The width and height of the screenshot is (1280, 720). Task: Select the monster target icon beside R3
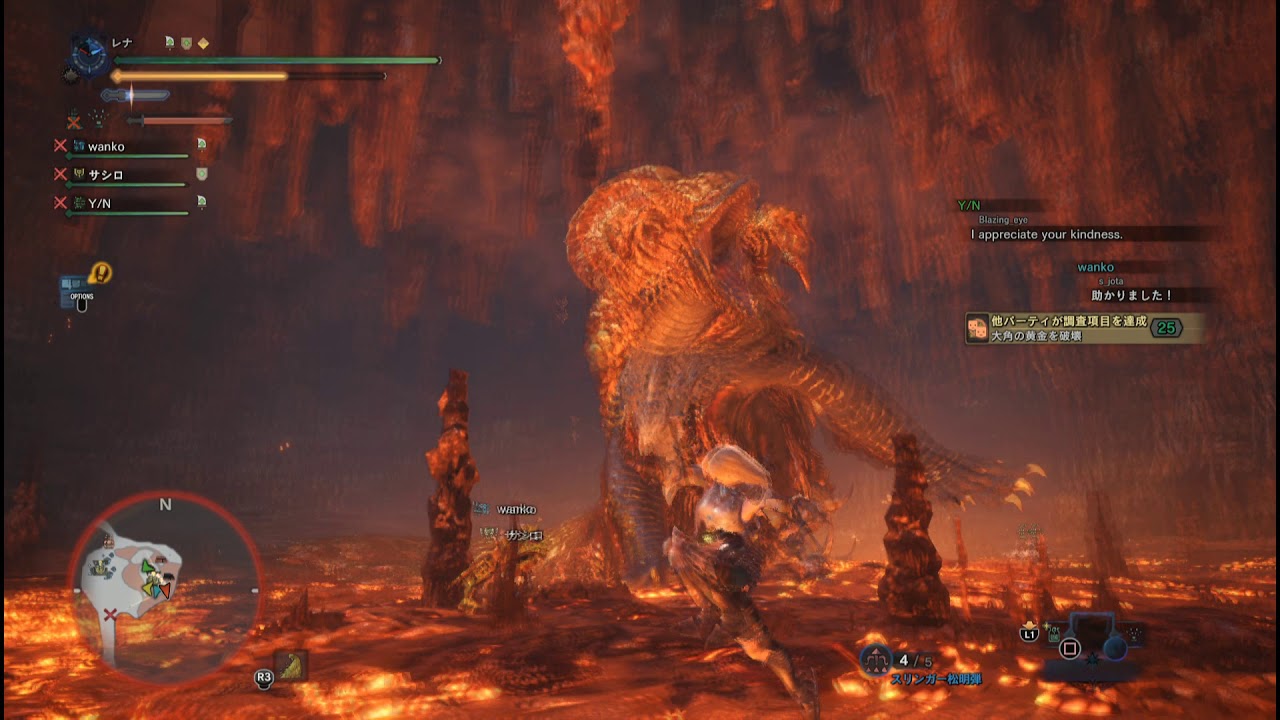point(292,666)
